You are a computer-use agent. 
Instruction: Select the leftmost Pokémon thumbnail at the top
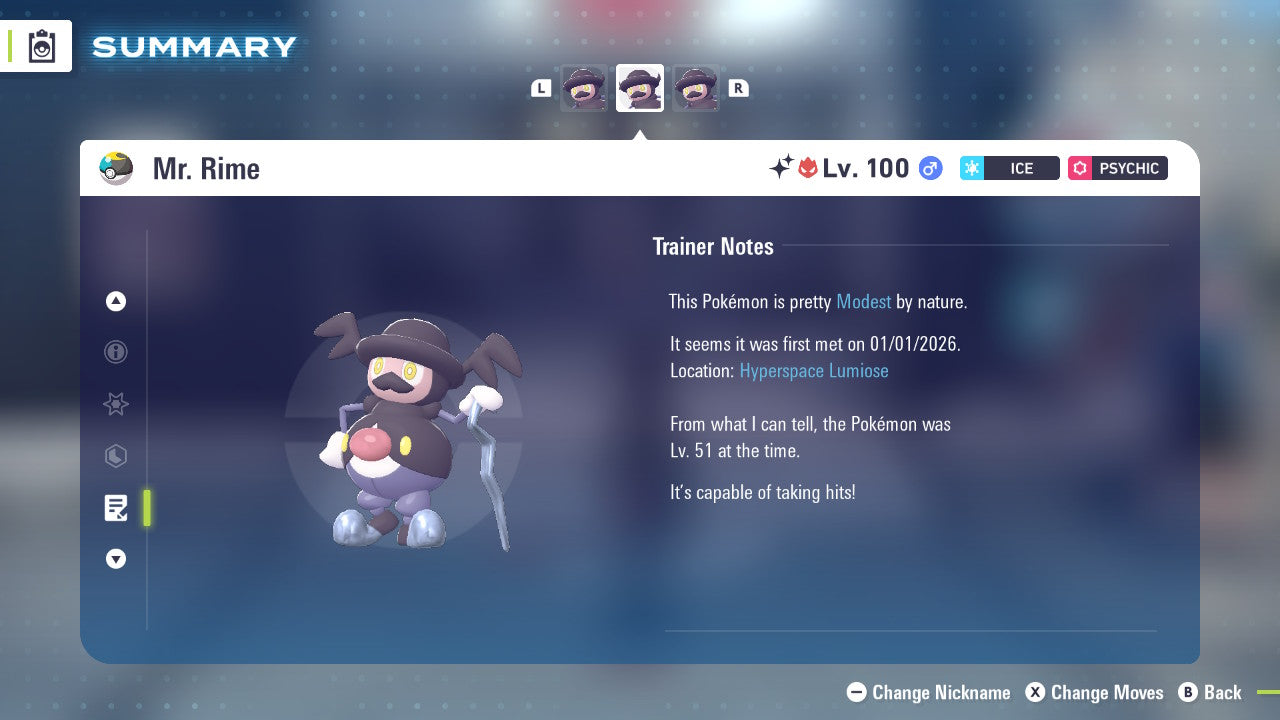click(x=583, y=88)
